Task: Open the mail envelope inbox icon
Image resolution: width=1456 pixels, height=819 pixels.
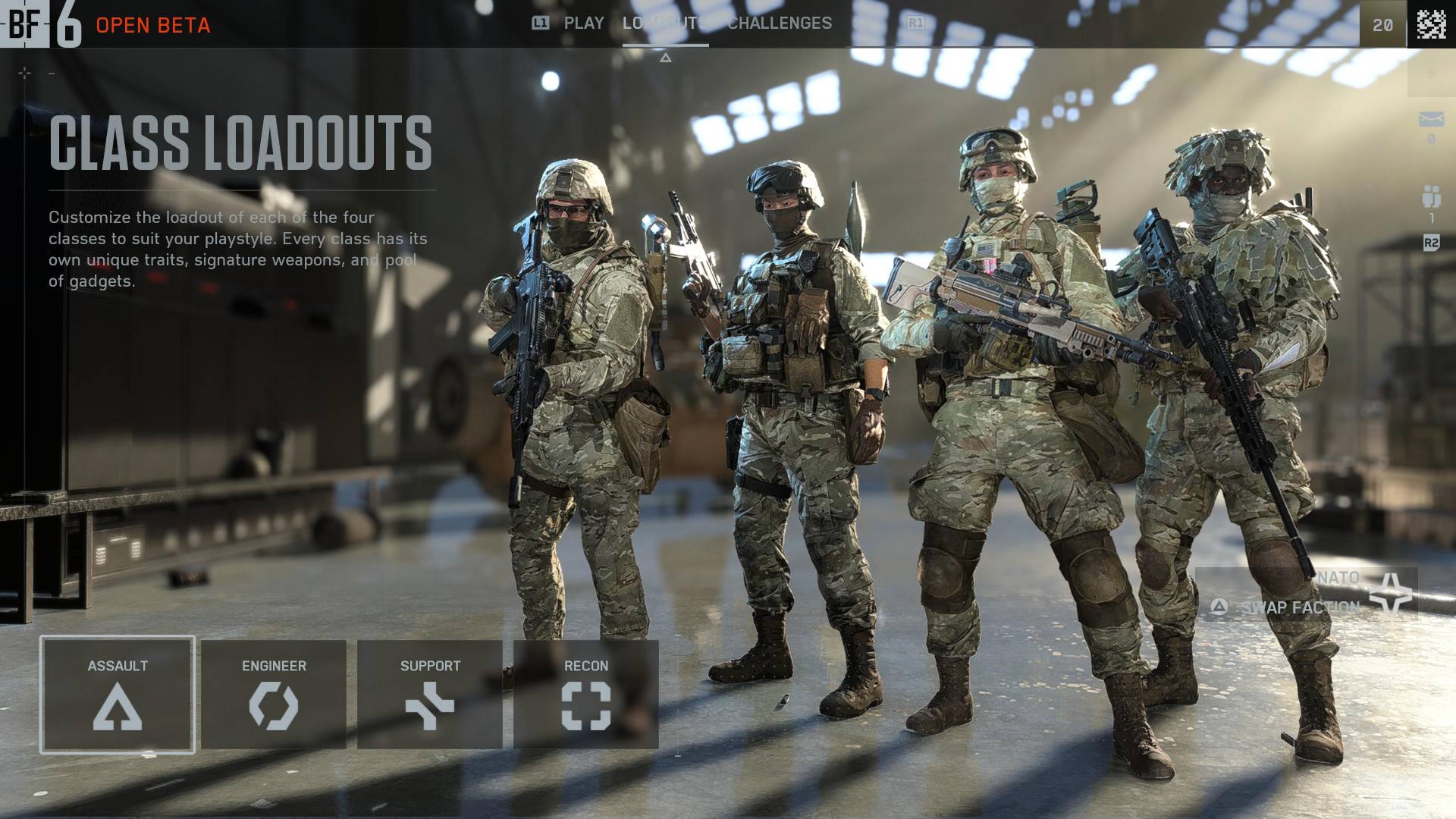Action: pos(1431,120)
